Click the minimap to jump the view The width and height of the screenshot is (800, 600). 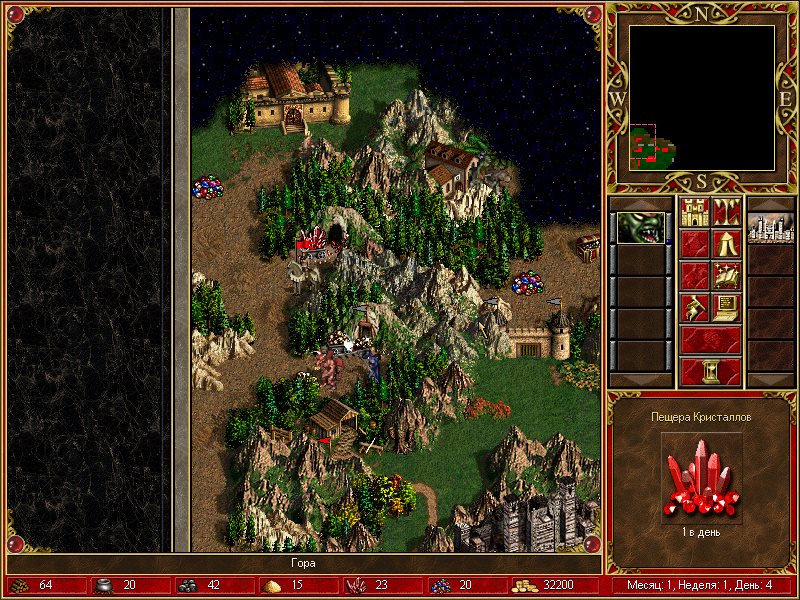702,98
